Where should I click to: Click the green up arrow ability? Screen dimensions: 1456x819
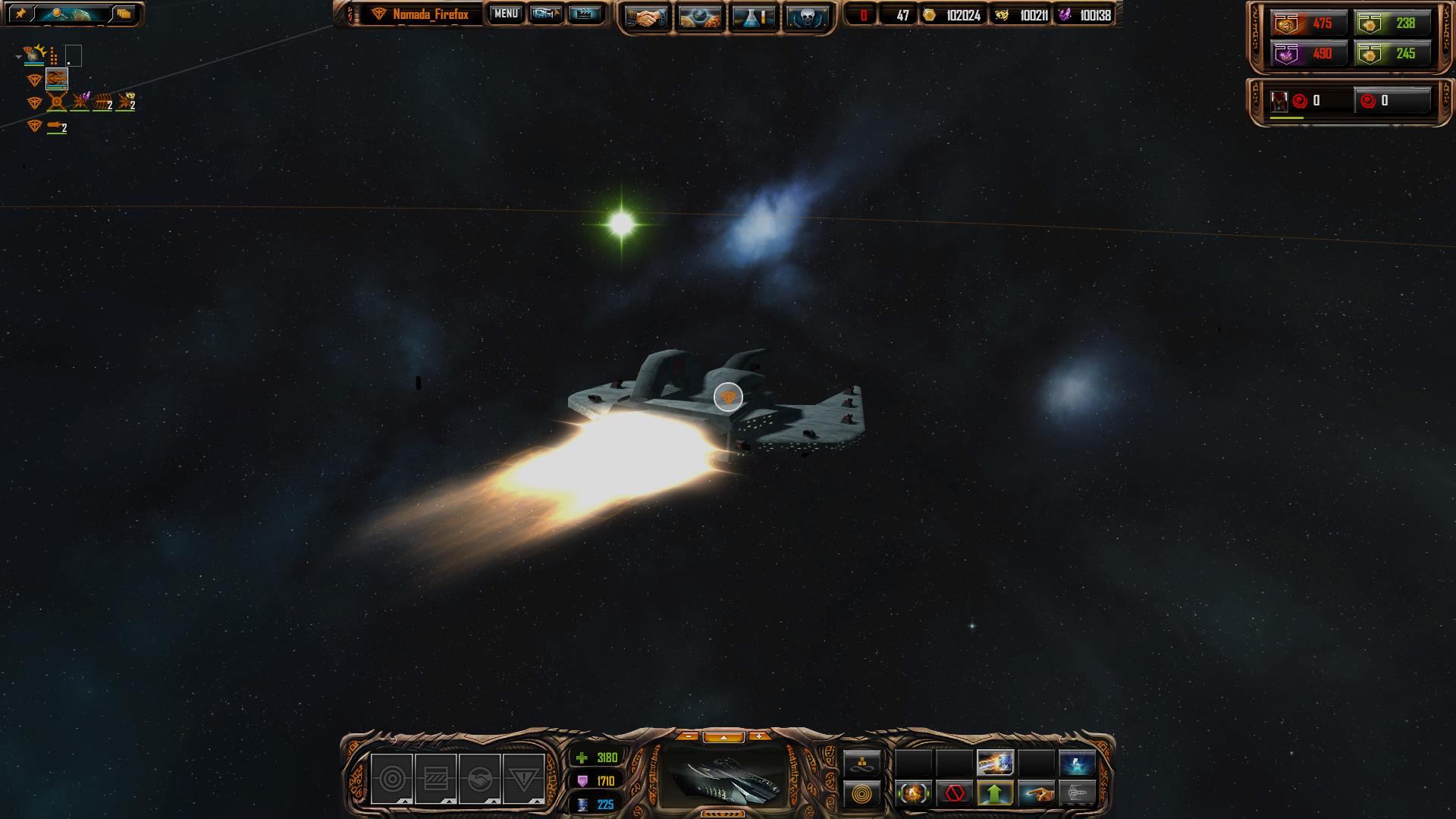pos(995,793)
